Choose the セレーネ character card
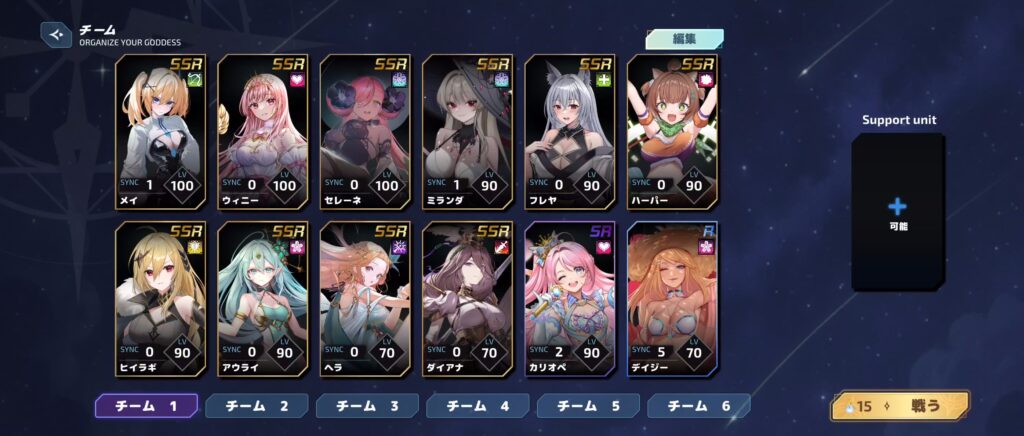The image size is (1024, 436). pyautogui.click(x=365, y=131)
